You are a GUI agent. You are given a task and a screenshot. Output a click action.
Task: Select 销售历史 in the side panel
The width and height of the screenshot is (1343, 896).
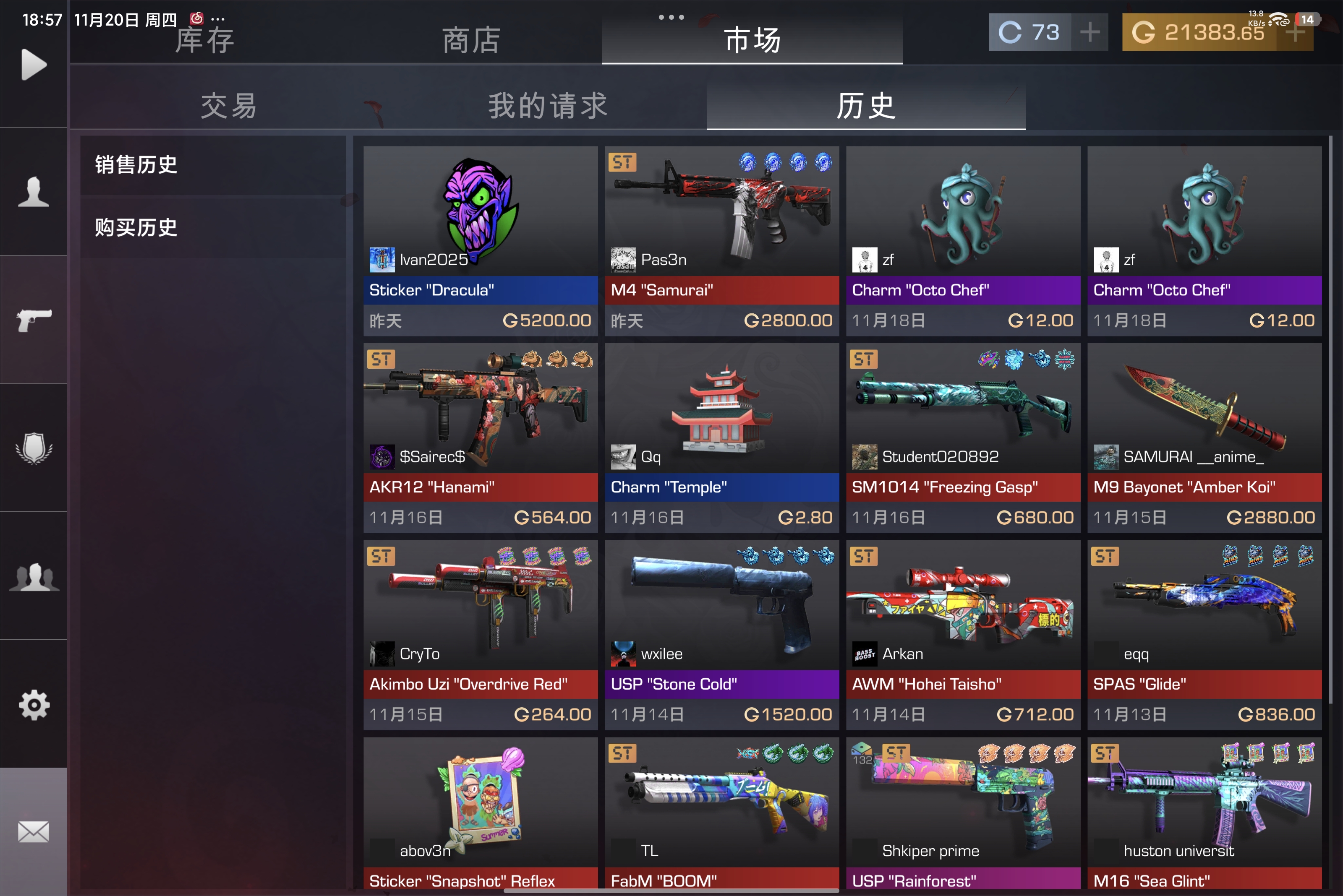[136, 164]
